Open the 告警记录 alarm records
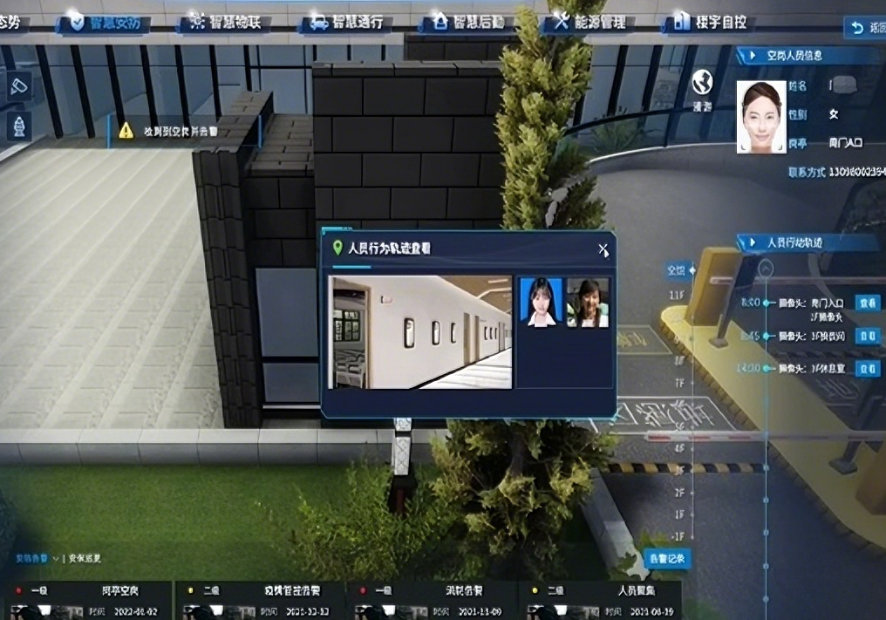The height and width of the screenshot is (620, 886). (x=667, y=558)
